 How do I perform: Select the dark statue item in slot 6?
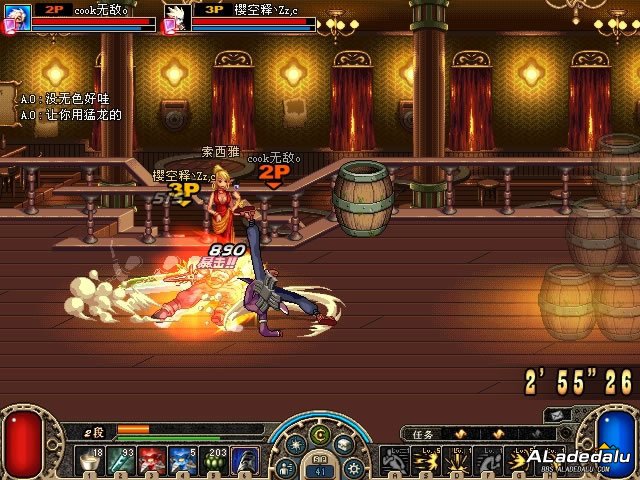click(246, 461)
